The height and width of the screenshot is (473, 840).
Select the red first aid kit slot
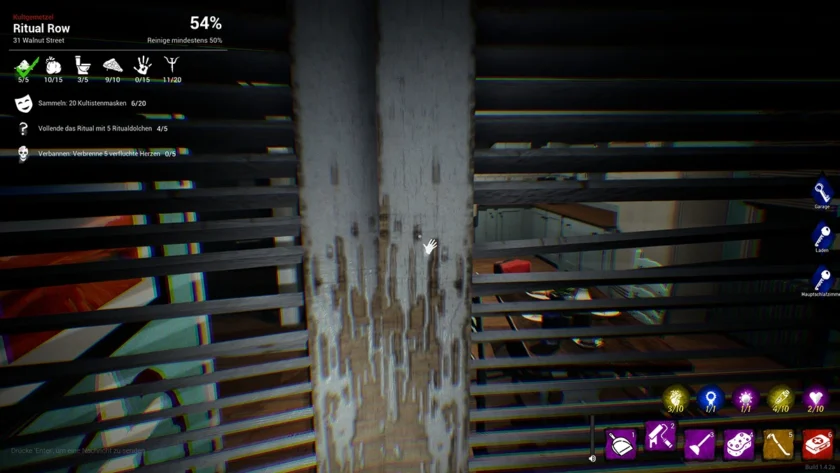[818, 442]
